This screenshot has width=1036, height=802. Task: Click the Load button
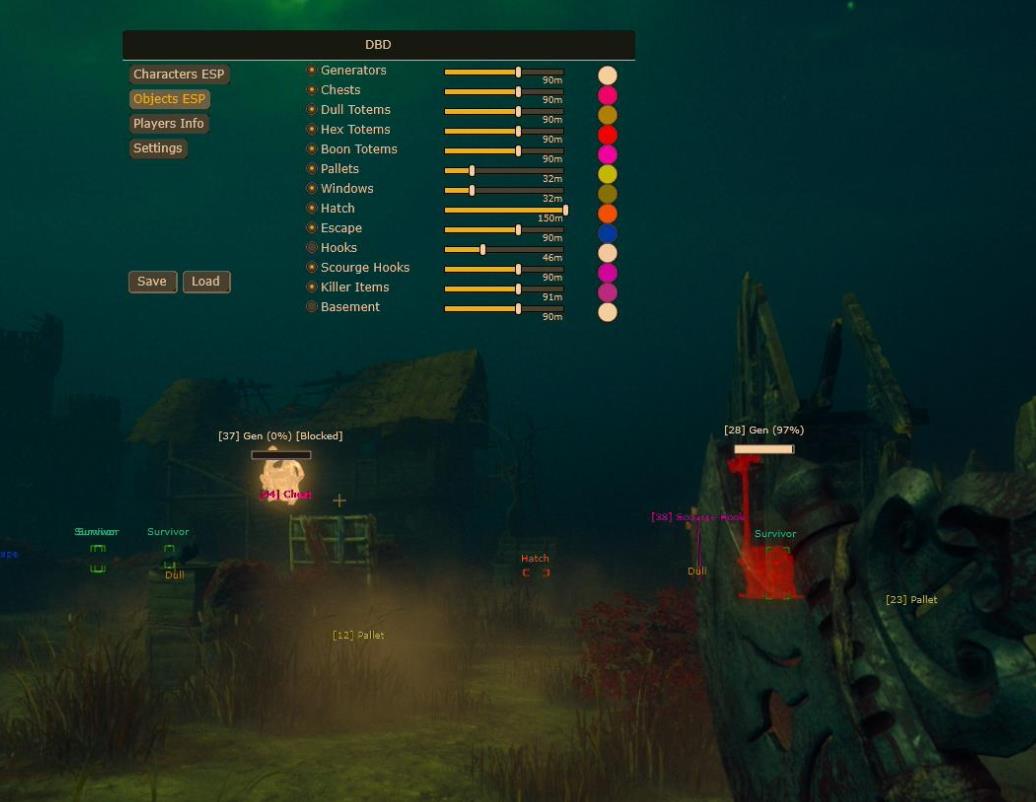click(206, 282)
